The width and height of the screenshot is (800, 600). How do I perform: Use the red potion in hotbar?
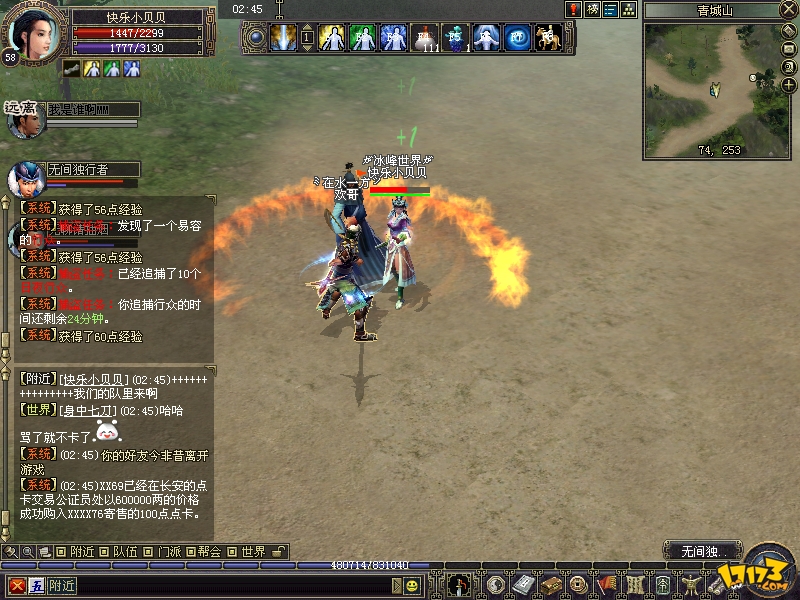pyautogui.click(x=424, y=38)
